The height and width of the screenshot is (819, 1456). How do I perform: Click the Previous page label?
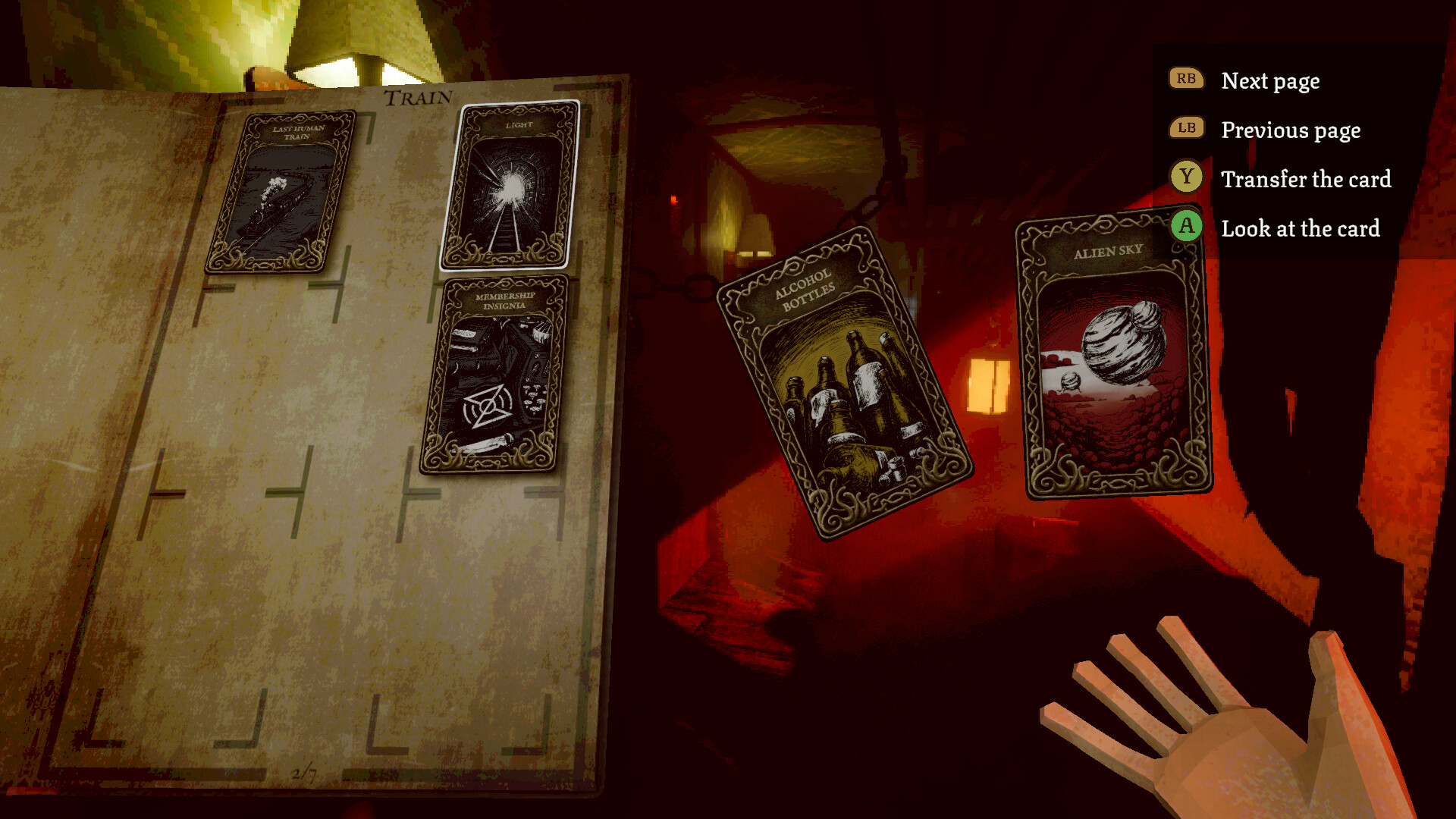pyautogui.click(x=1290, y=130)
